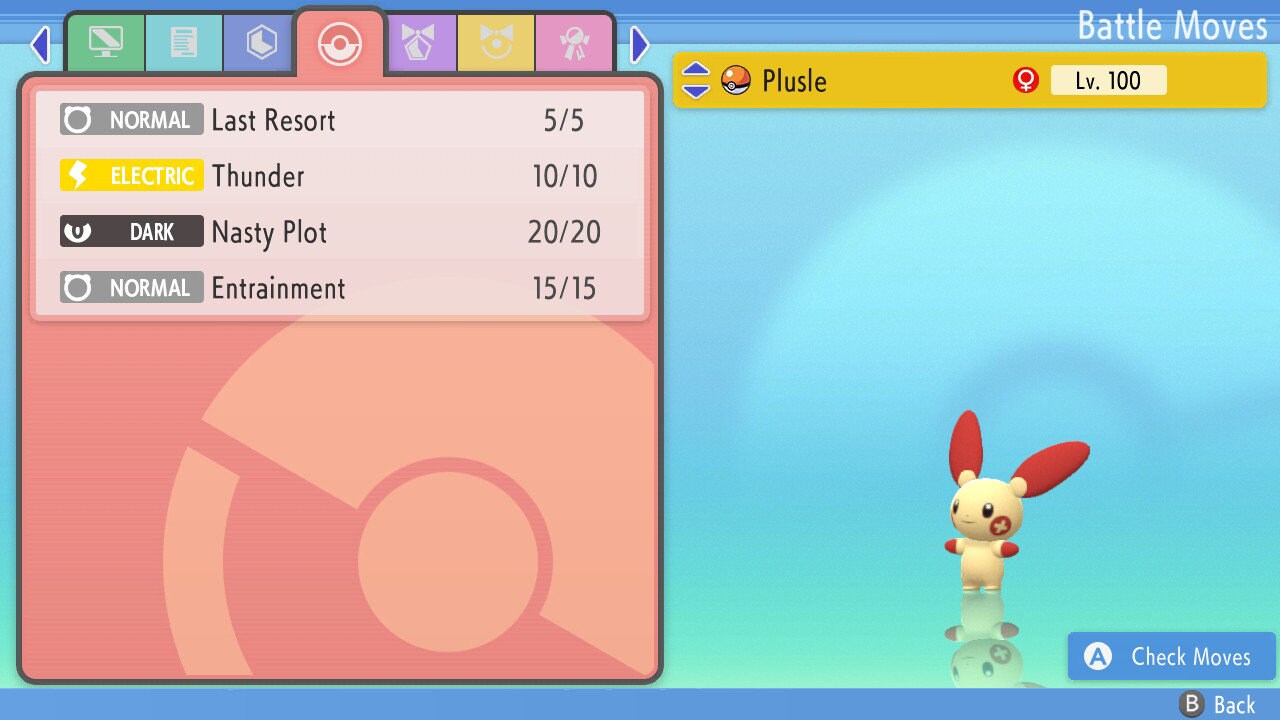Switch to the green monitor summary tab
The image size is (1280, 720).
pyautogui.click(x=105, y=43)
